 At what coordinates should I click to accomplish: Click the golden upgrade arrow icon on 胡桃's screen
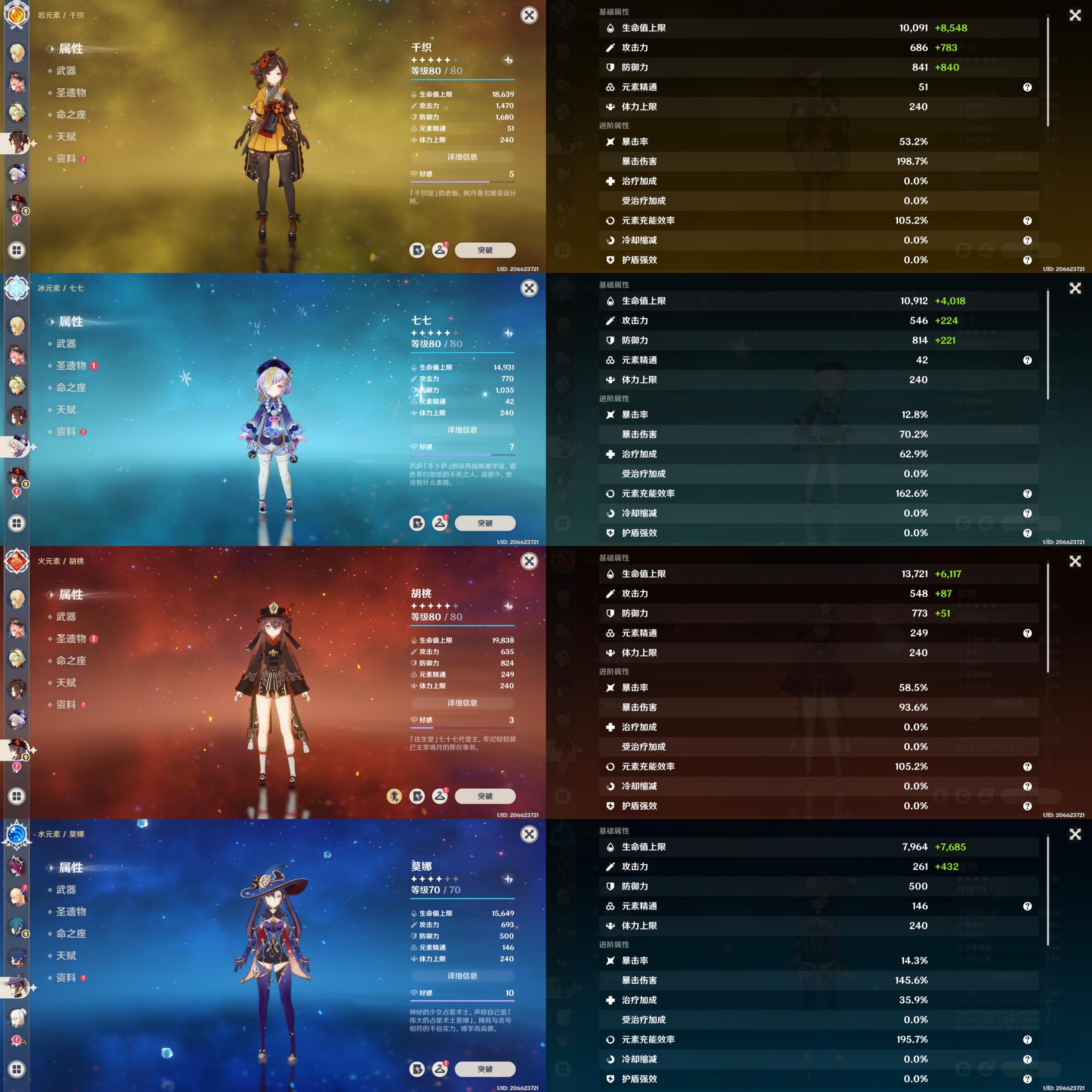click(x=395, y=796)
